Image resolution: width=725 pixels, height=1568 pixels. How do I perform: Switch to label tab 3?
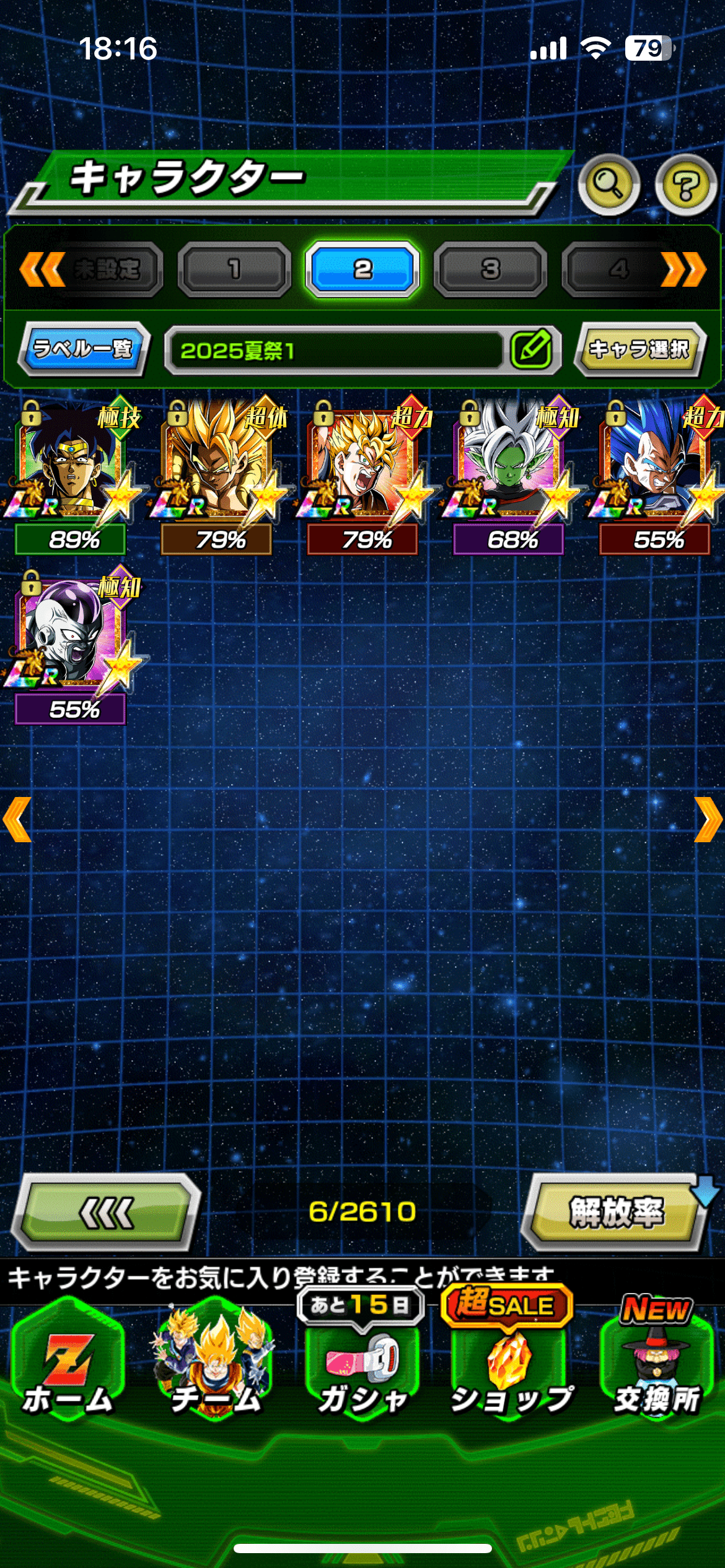[490, 269]
